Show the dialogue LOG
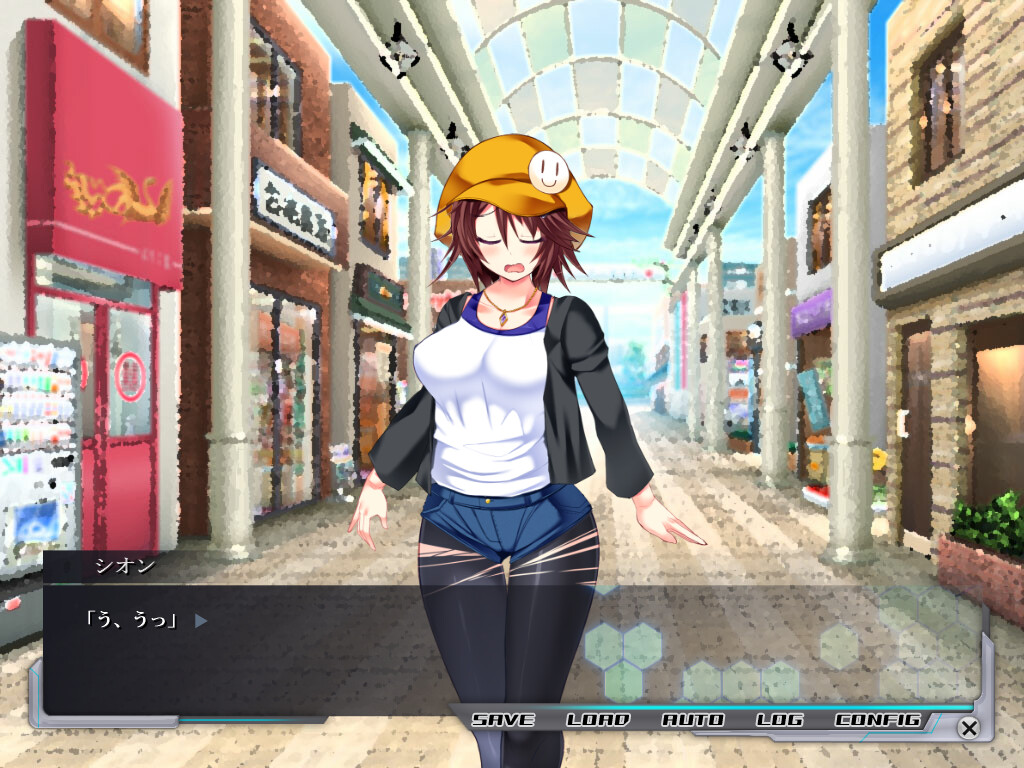This screenshot has width=1024, height=768. tap(779, 720)
